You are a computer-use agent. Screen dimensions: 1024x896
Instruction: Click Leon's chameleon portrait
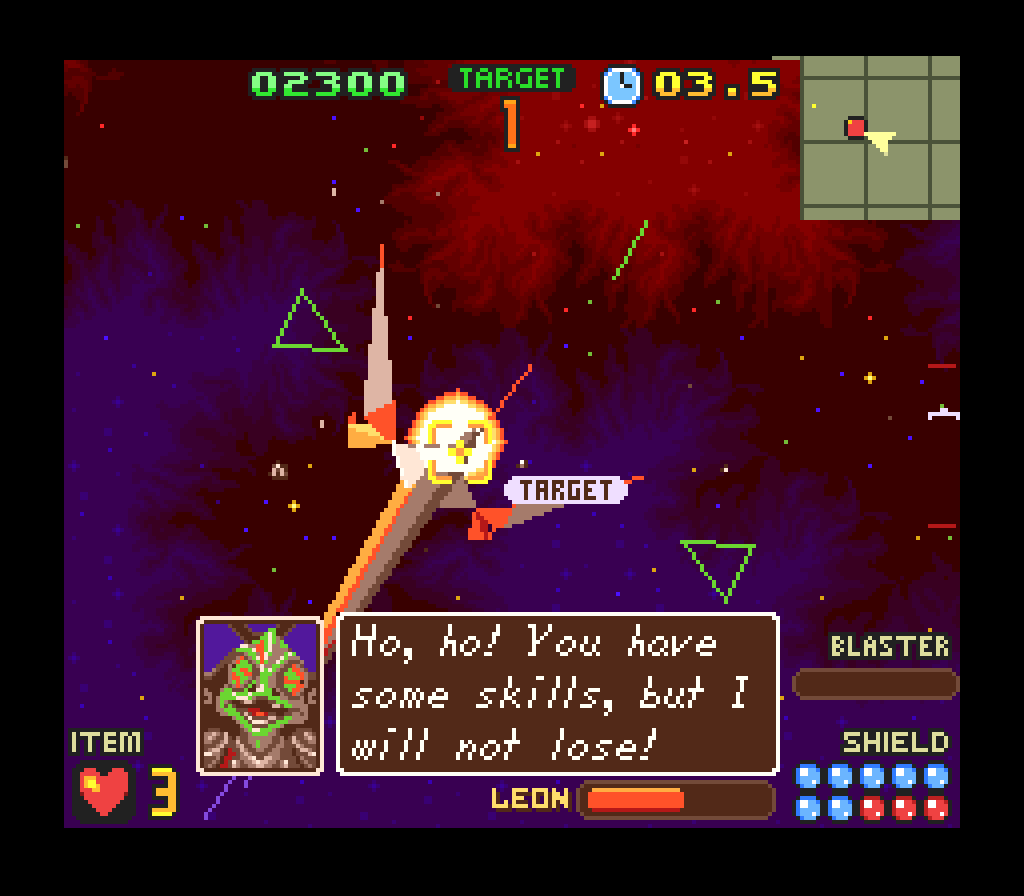pos(260,696)
